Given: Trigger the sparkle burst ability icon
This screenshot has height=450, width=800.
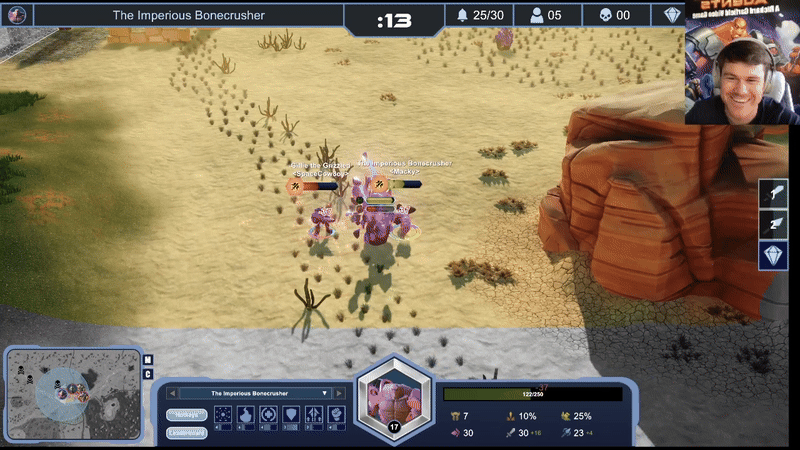Looking at the screenshot, I should [x=225, y=413].
